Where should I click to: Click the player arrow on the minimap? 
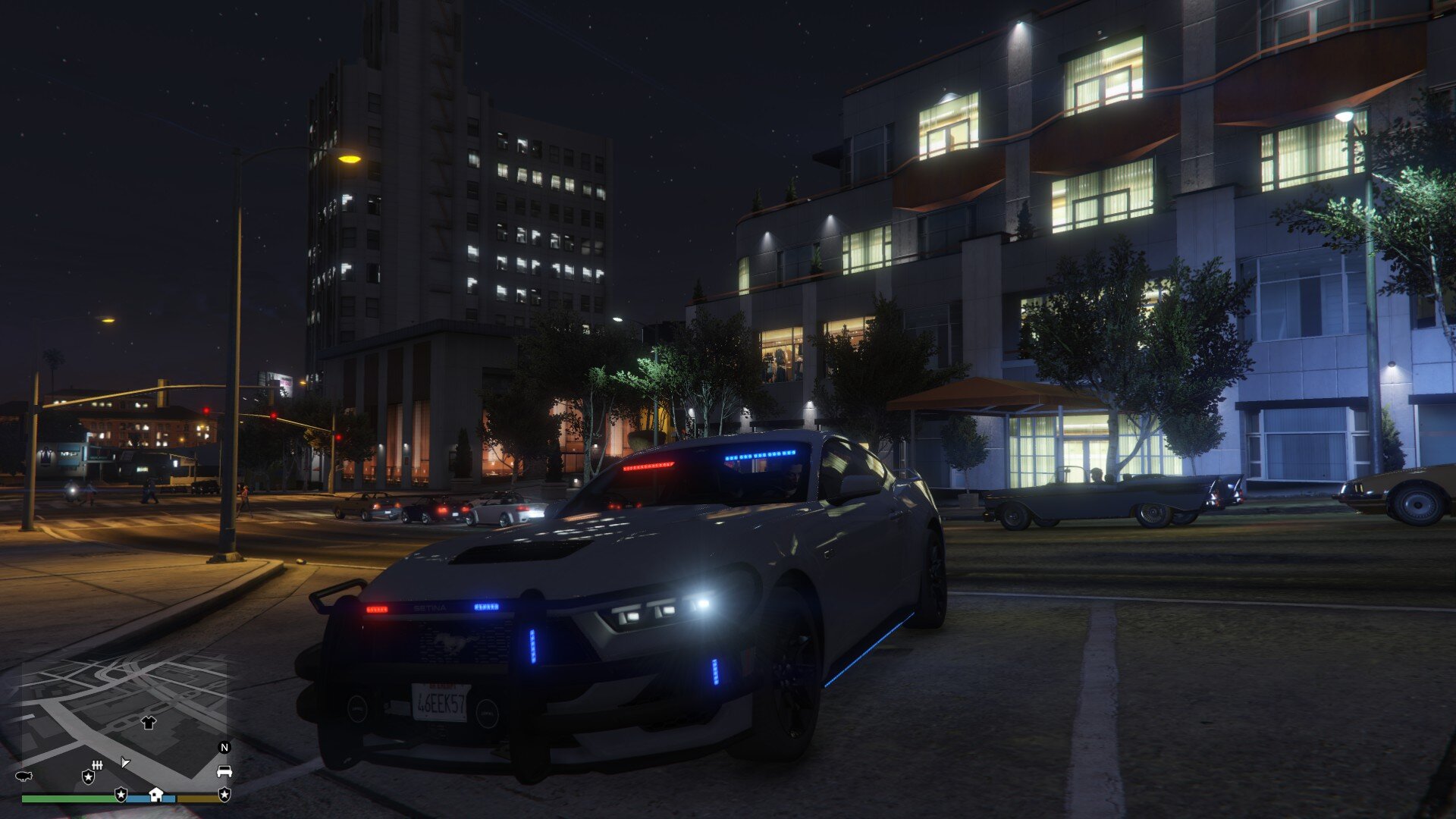[x=125, y=762]
